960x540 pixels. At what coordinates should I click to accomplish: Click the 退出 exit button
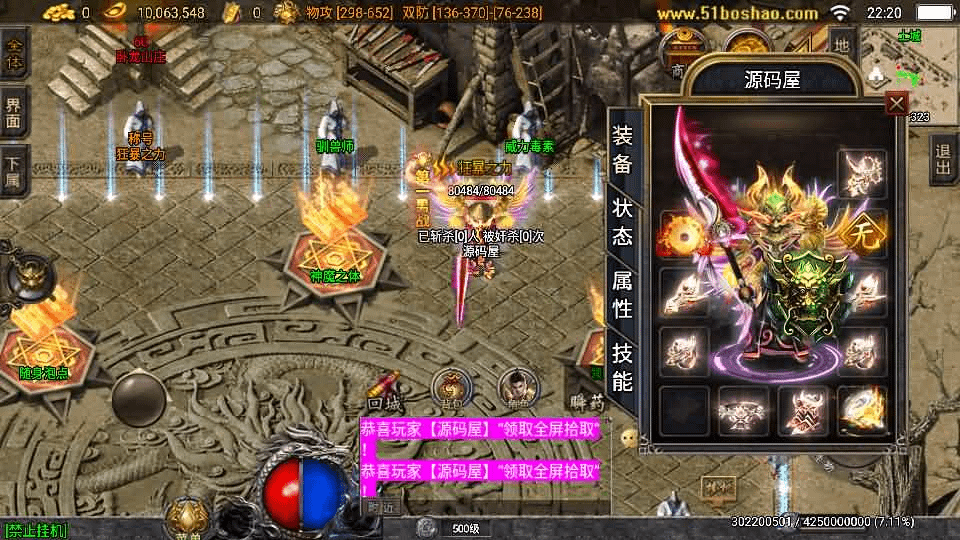point(943,161)
